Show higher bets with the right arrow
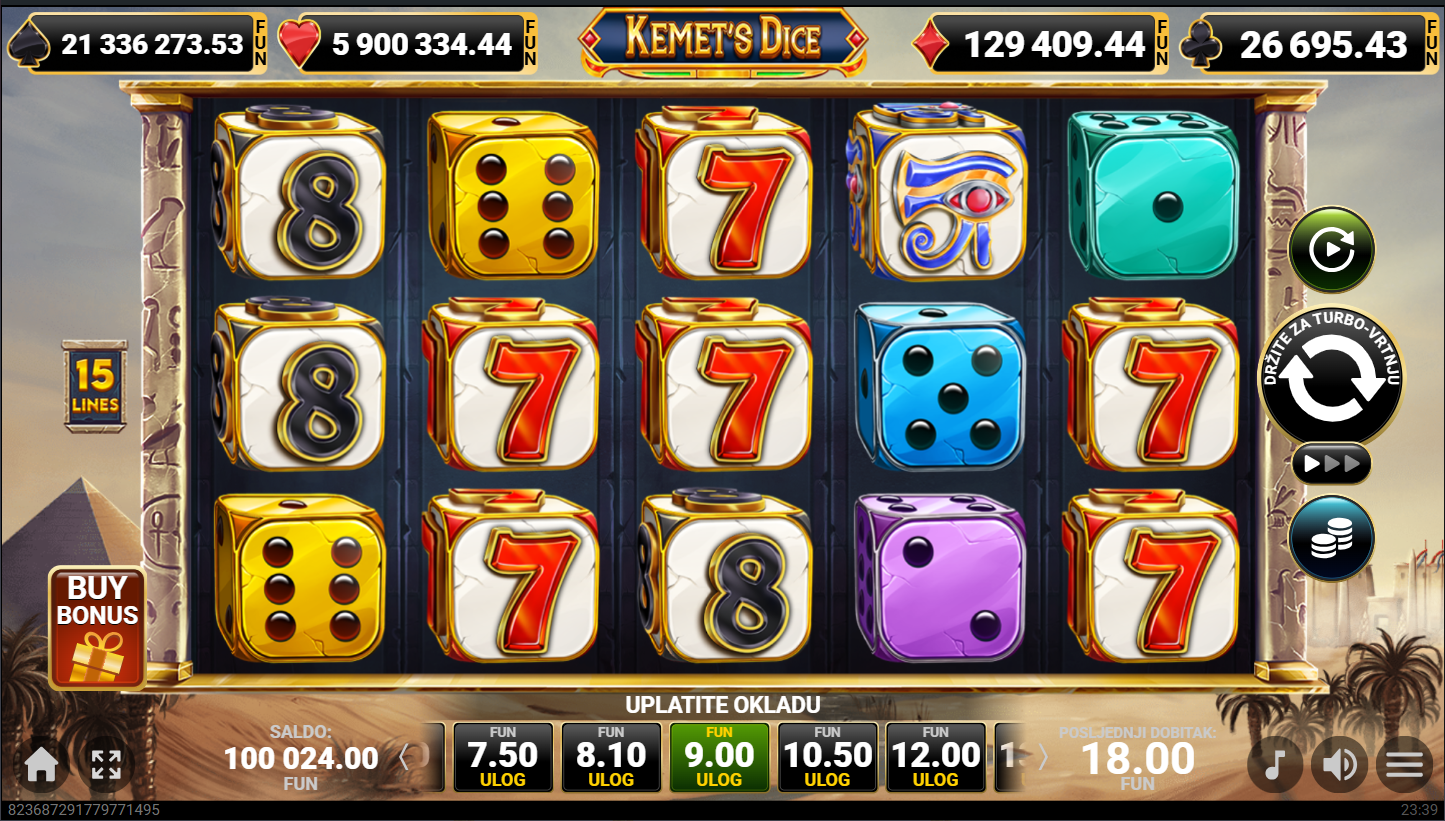 coord(1043,758)
